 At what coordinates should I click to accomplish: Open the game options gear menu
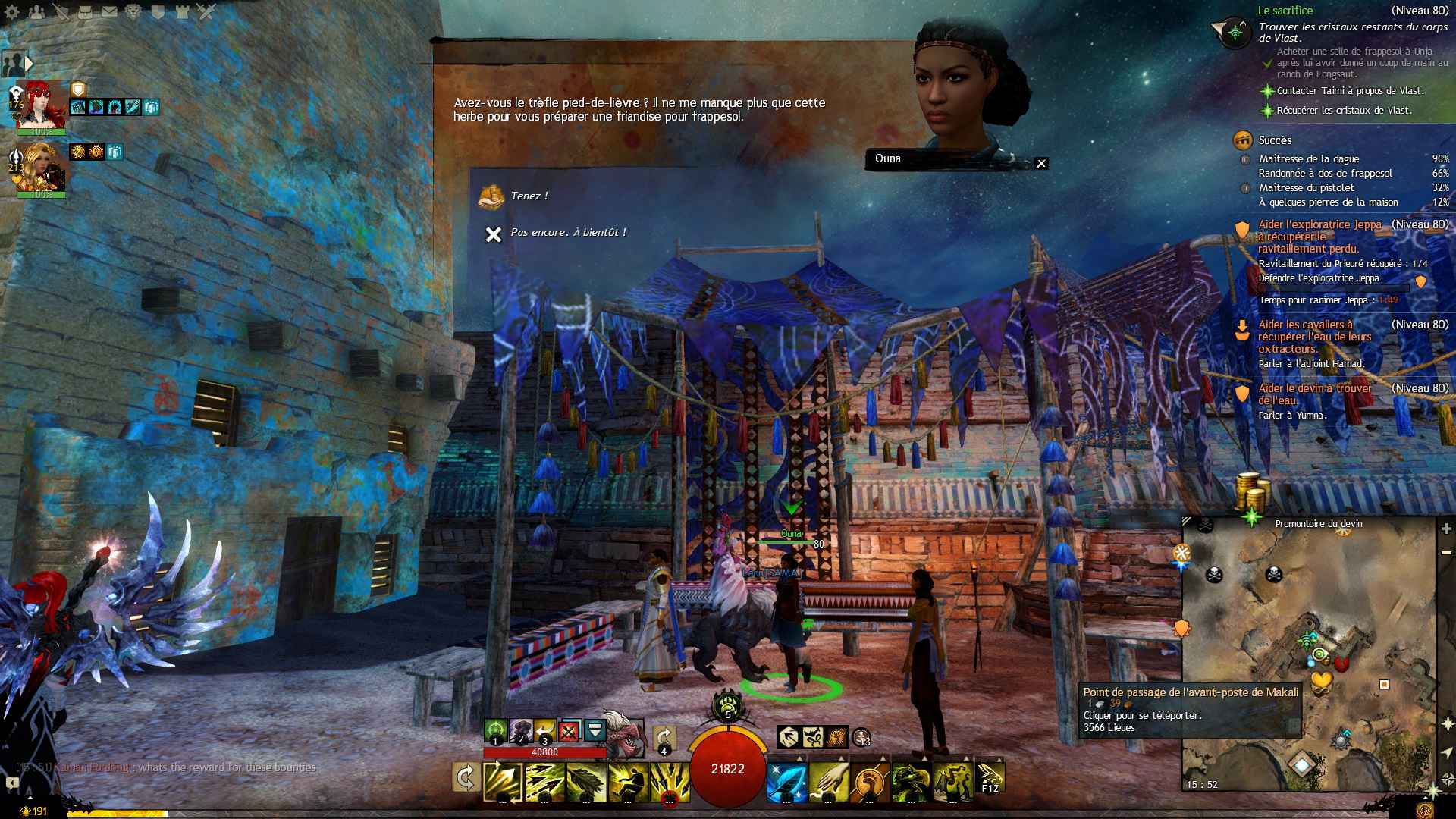[13, 11]
